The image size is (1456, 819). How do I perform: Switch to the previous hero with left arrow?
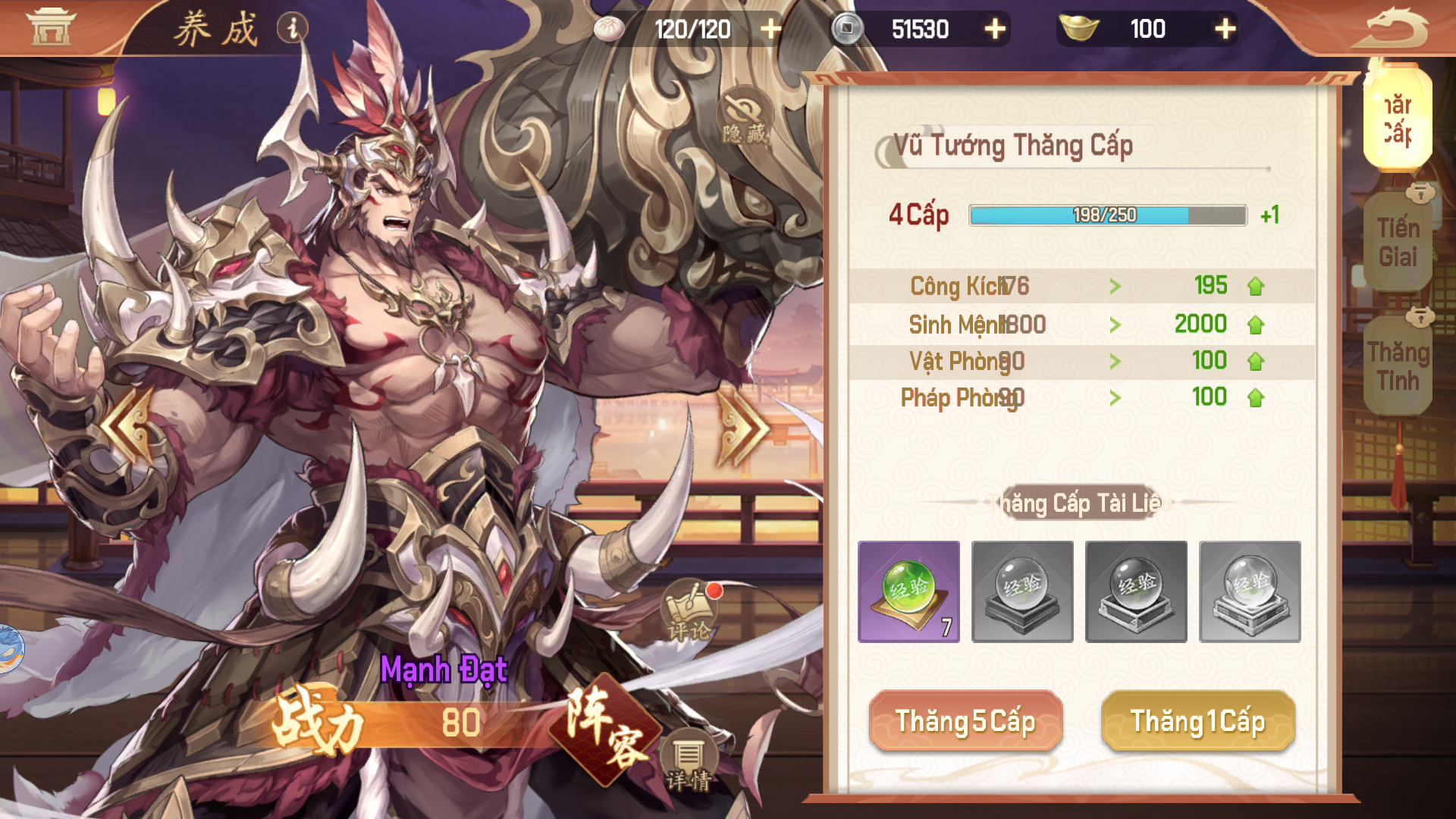129,426
